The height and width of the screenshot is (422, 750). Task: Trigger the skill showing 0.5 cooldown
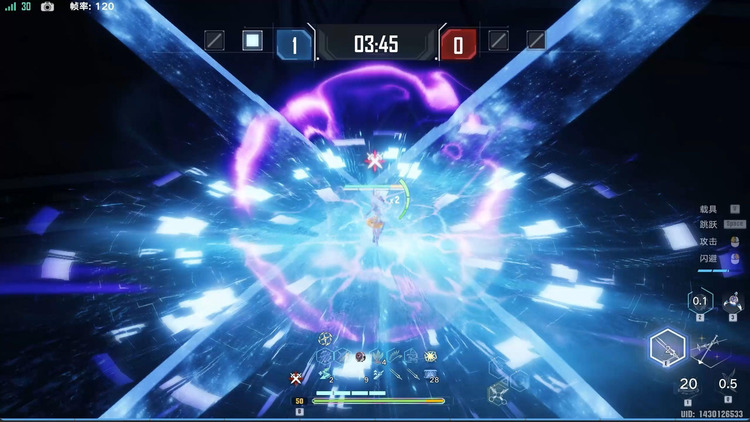point(729,384)
